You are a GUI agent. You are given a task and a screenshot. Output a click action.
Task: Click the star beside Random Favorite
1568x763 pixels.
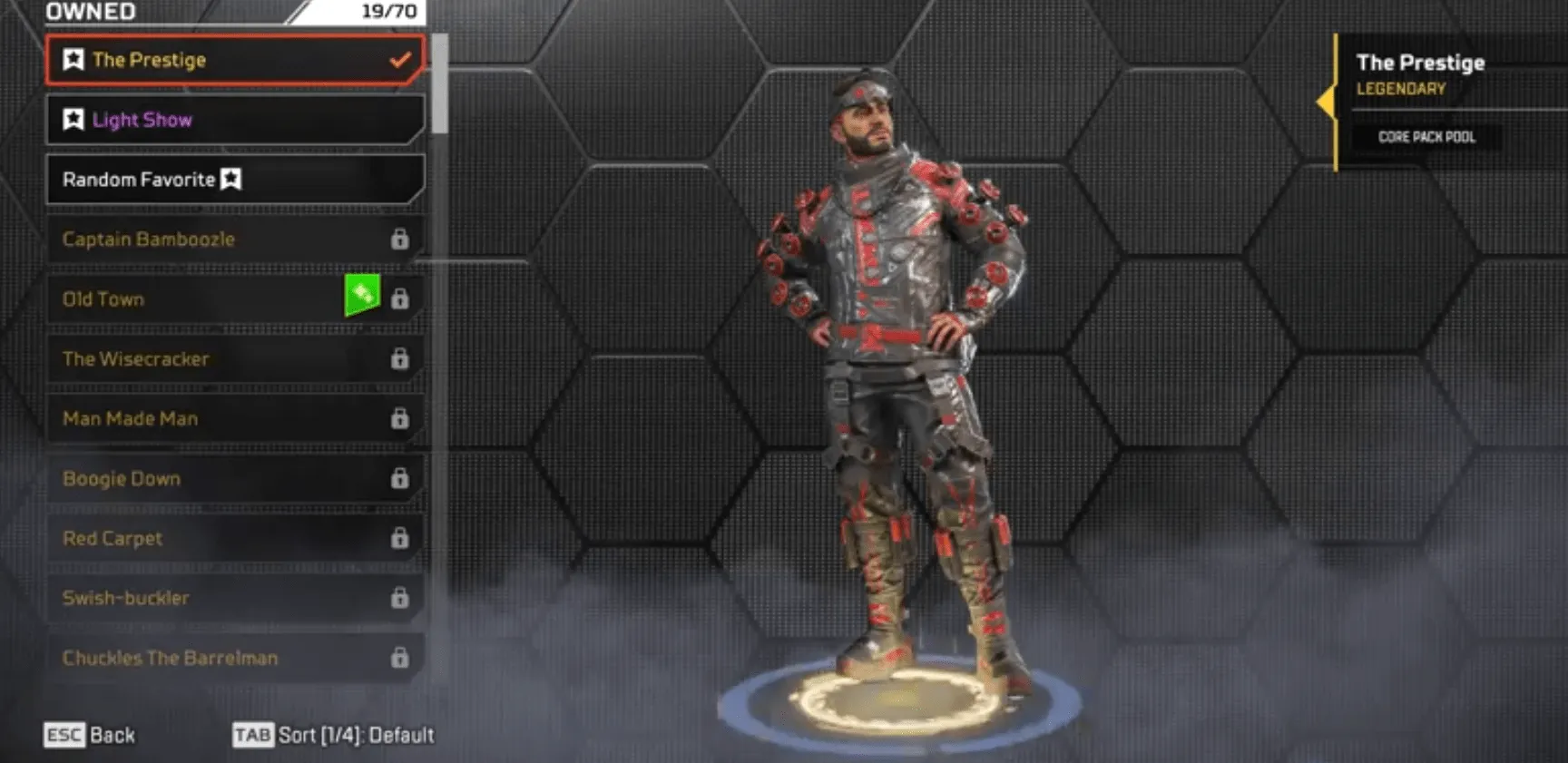[230, 179]
